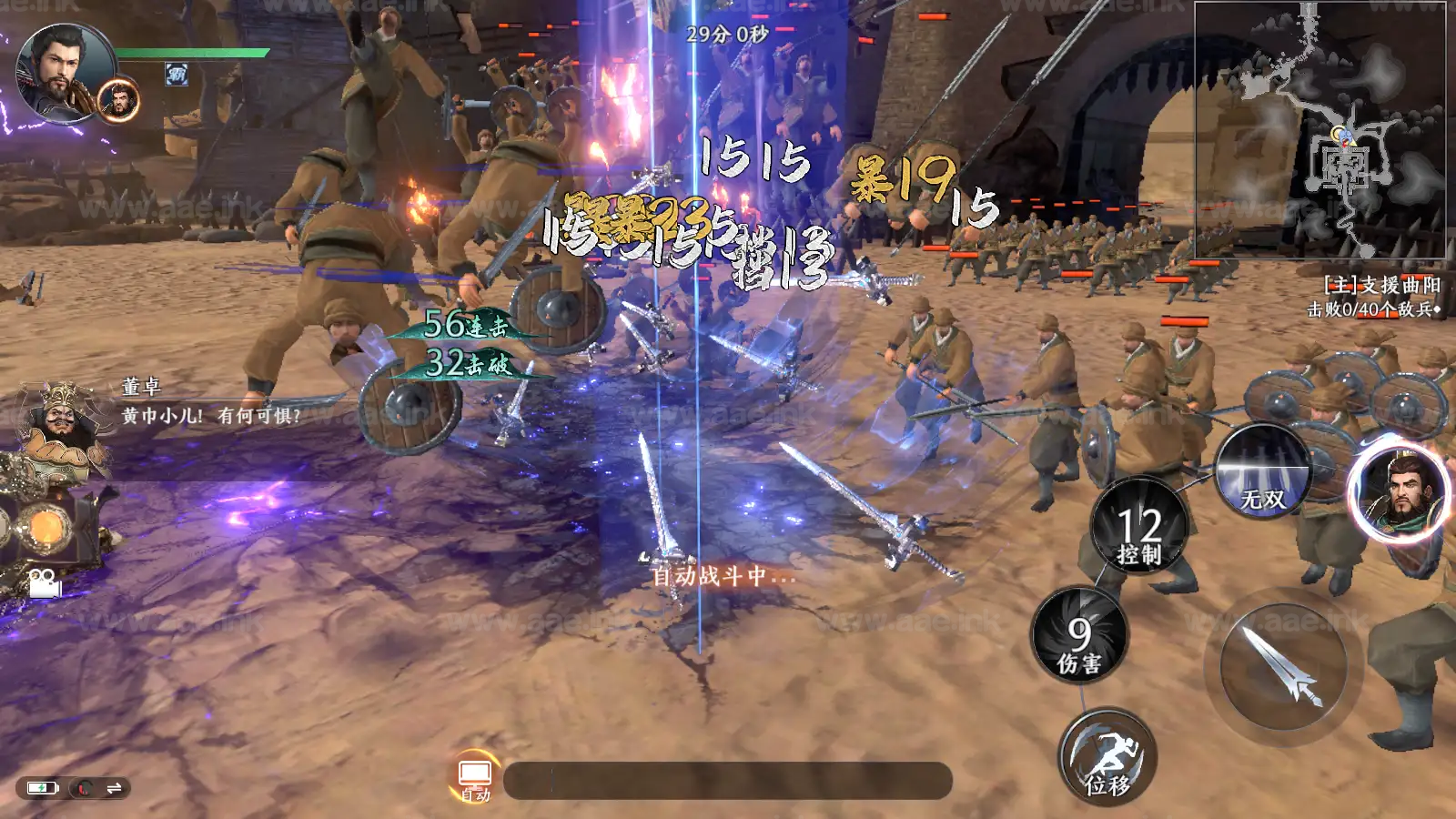Viewport: 1456px width, 819px height.
Task: Activate the 无双 musou skill
Action: click(1262, 473)
